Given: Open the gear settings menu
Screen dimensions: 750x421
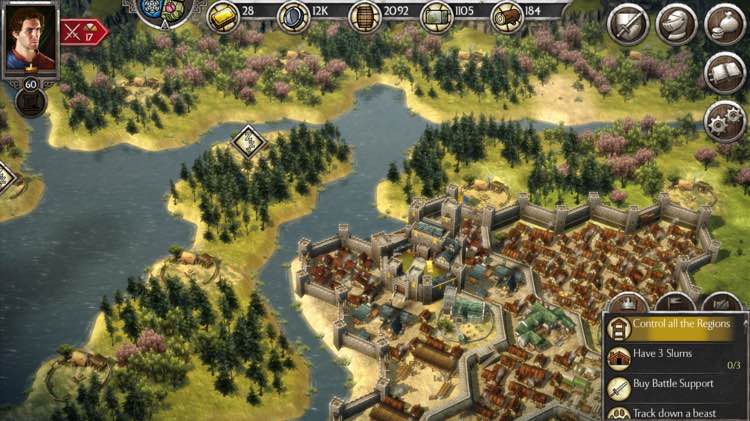Looking at the screenshot, I should 725,120.
